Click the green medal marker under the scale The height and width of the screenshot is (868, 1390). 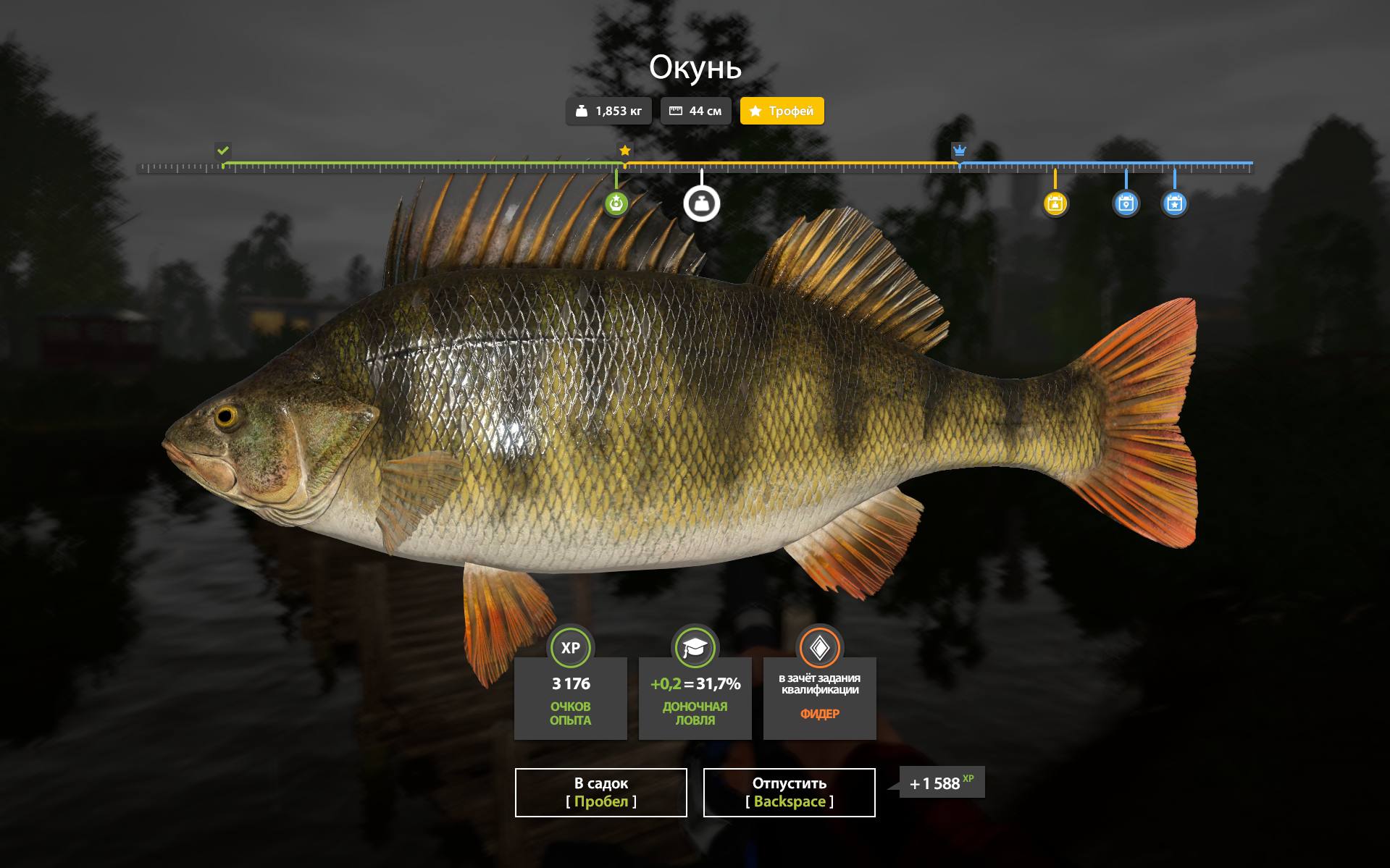tap(616, 204)
